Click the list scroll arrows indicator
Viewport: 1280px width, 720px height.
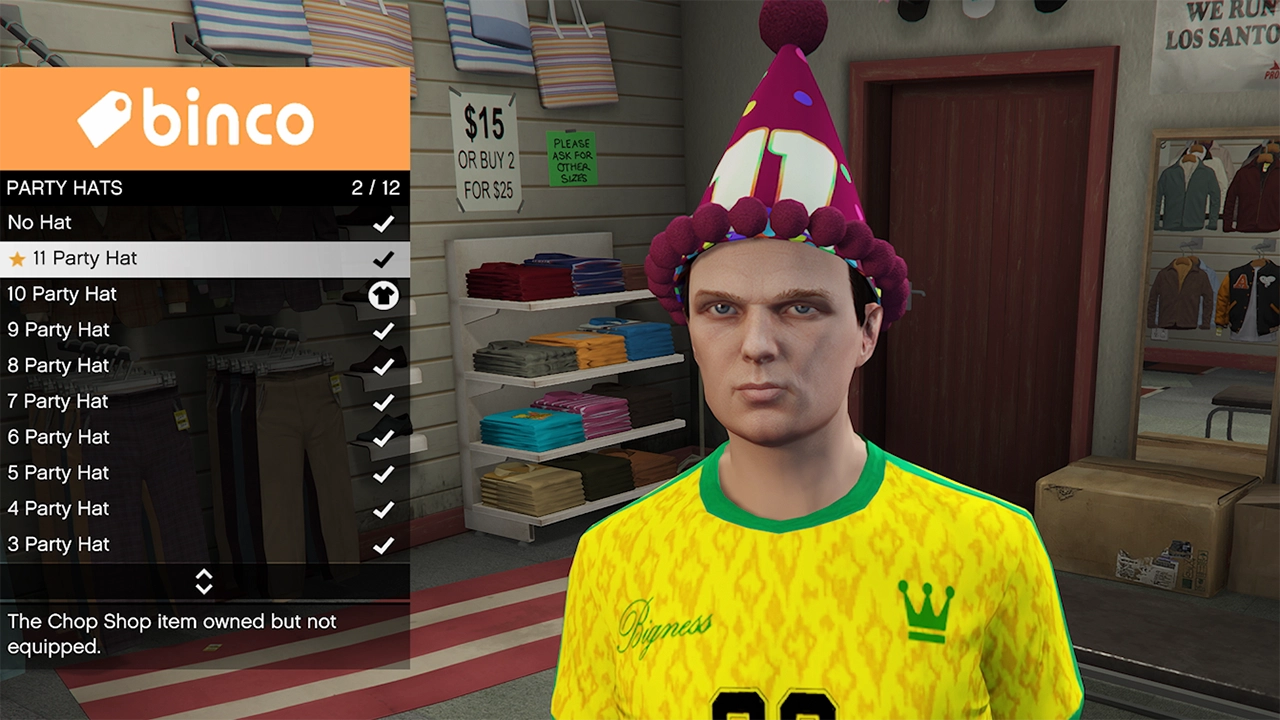(x=204, y=582)
